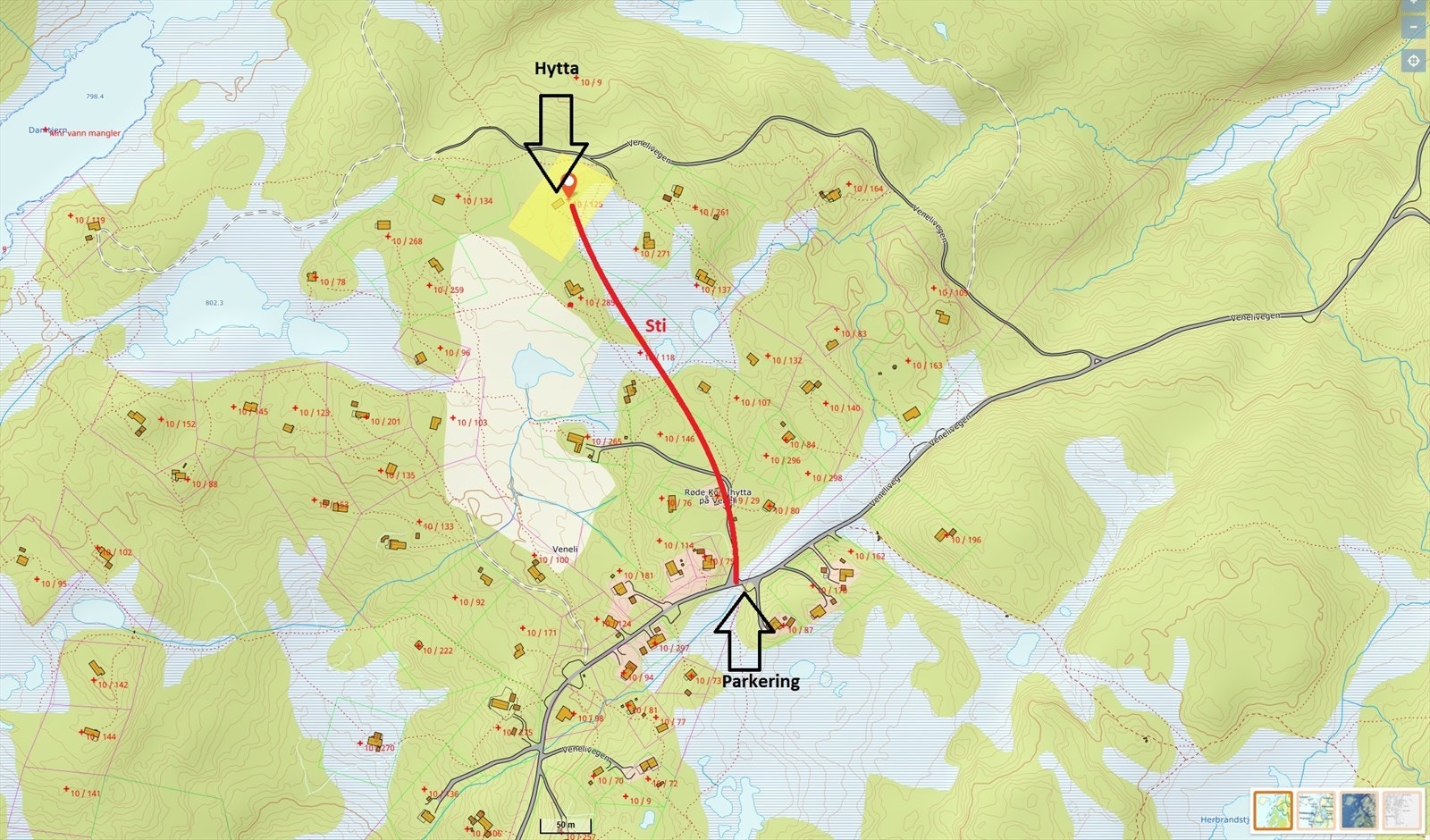Choose the grayscale basemap thumbnail

[1401, 811]
